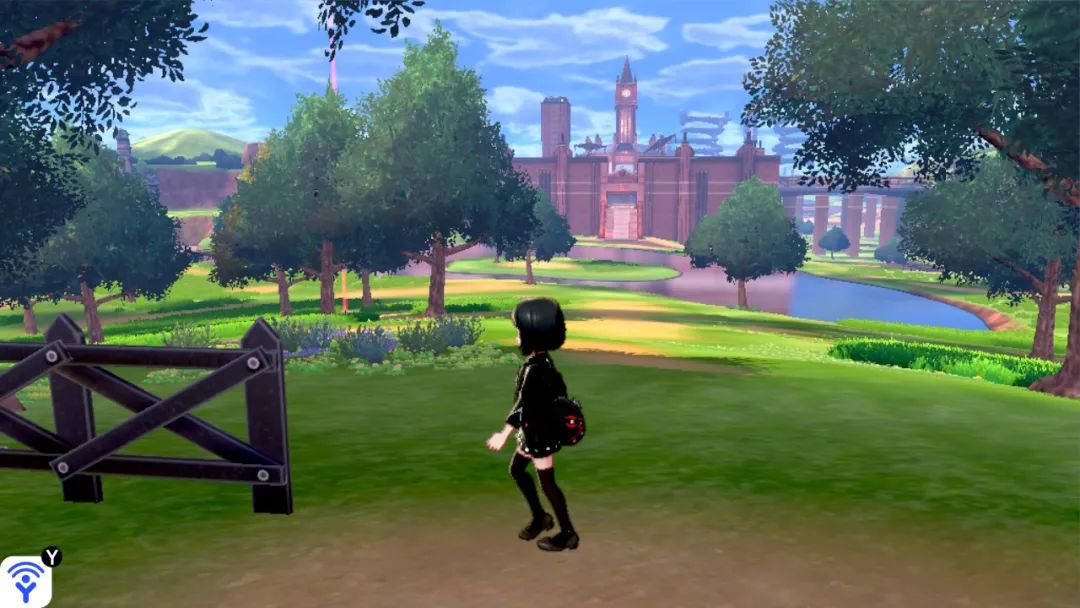The height and width of the screenshot is (608, 1080).
Task: Open the Y-Comm wireless icon
Action: pyautogui.click(x=24, y=582)
